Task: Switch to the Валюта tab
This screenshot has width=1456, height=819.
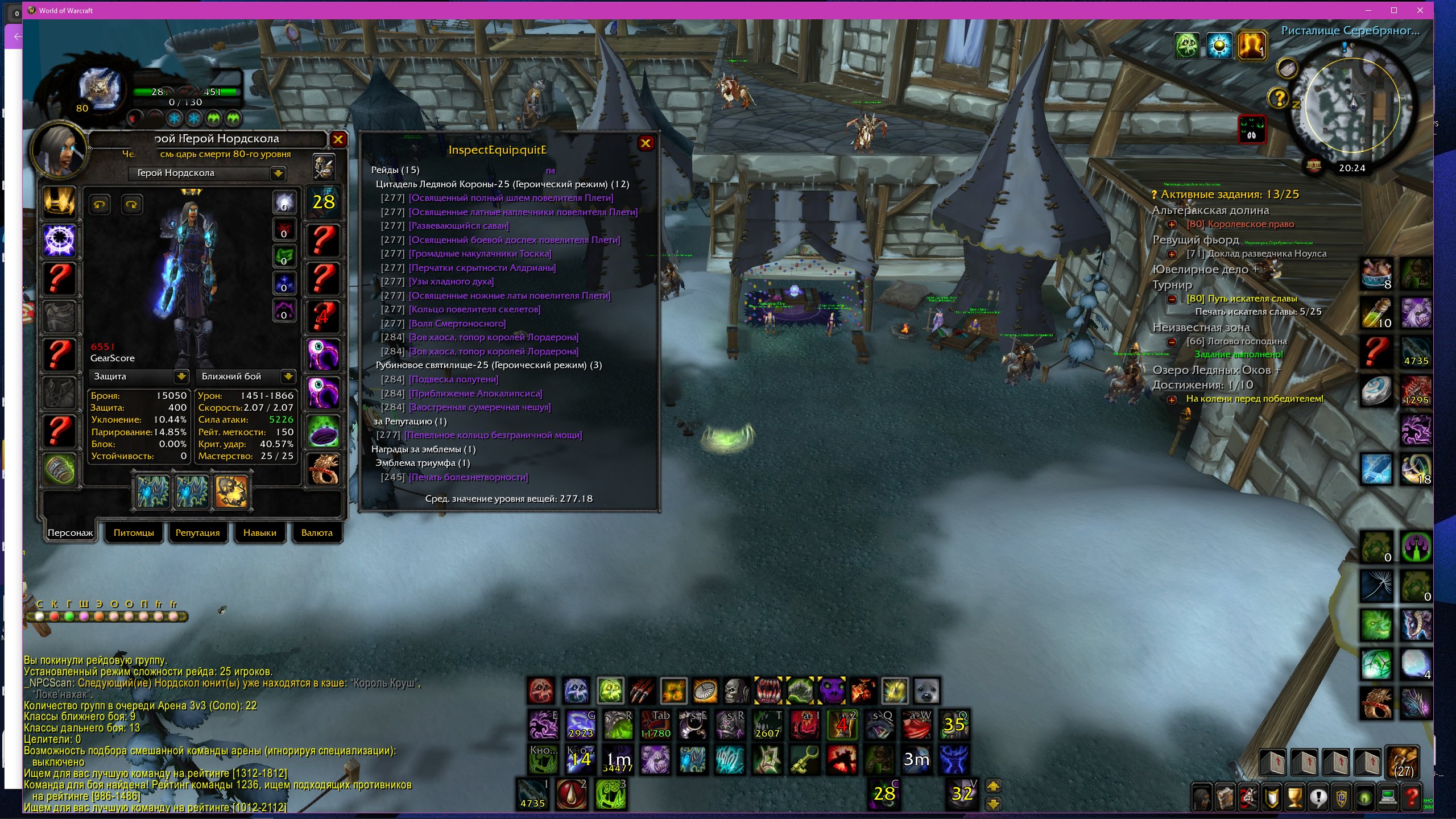Action: (x=317, y=533)
